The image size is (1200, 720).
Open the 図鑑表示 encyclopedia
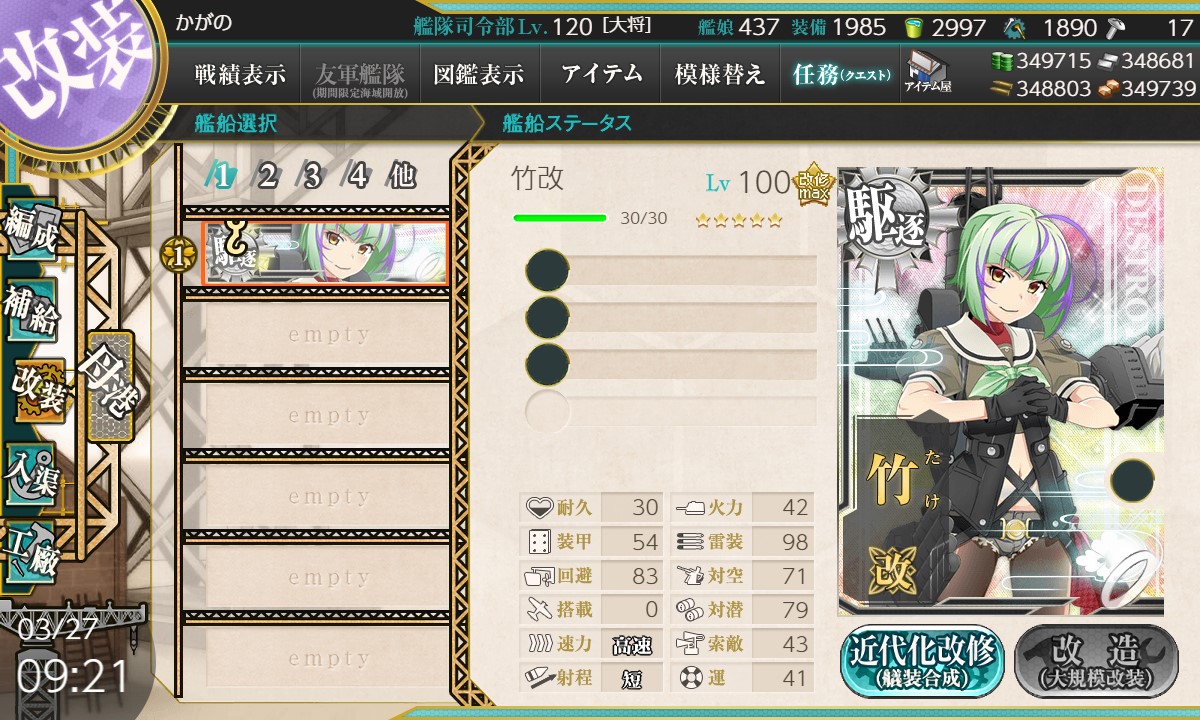click(x=479, y=74)
